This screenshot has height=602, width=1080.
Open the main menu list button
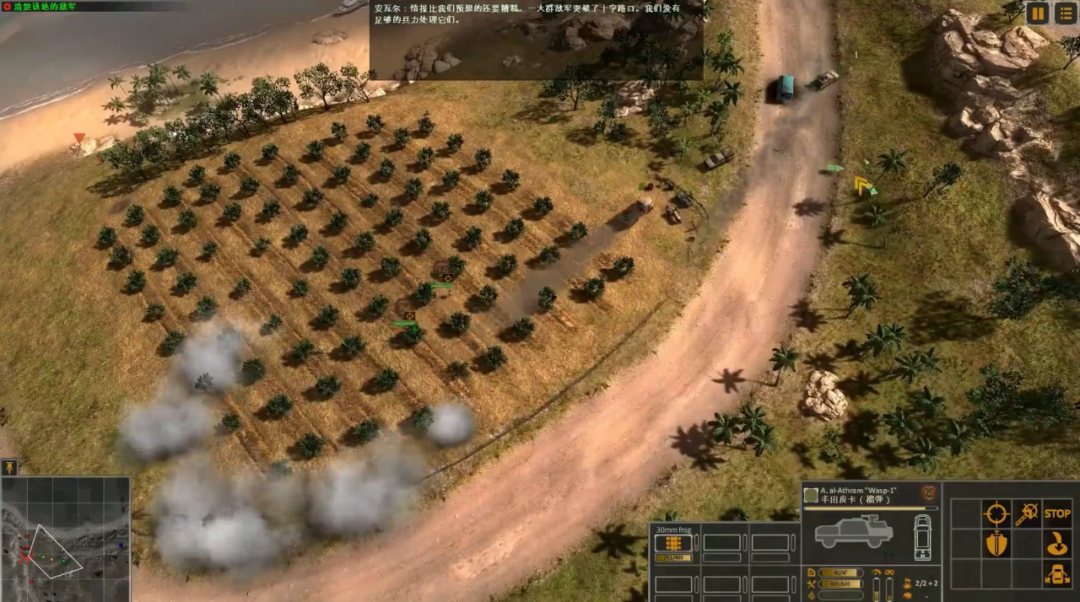(x=1065, y=13)
